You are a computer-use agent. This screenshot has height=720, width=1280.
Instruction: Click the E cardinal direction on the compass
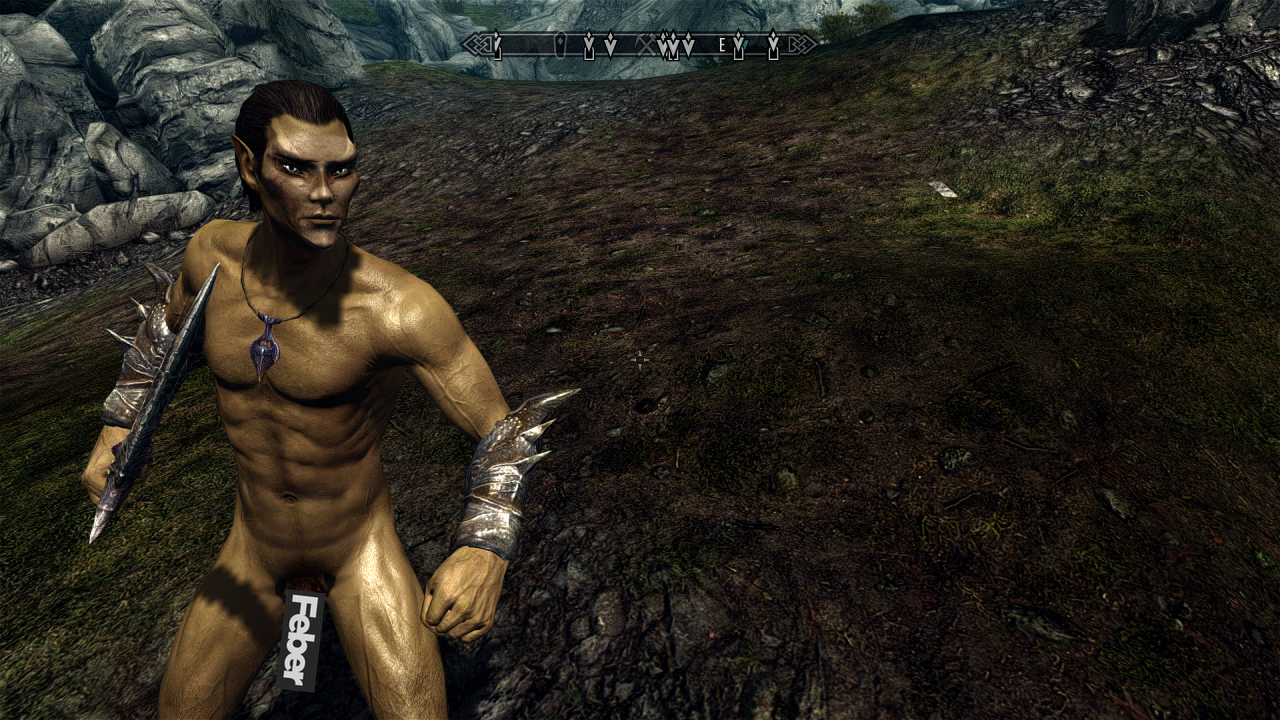tap(722, 45)
